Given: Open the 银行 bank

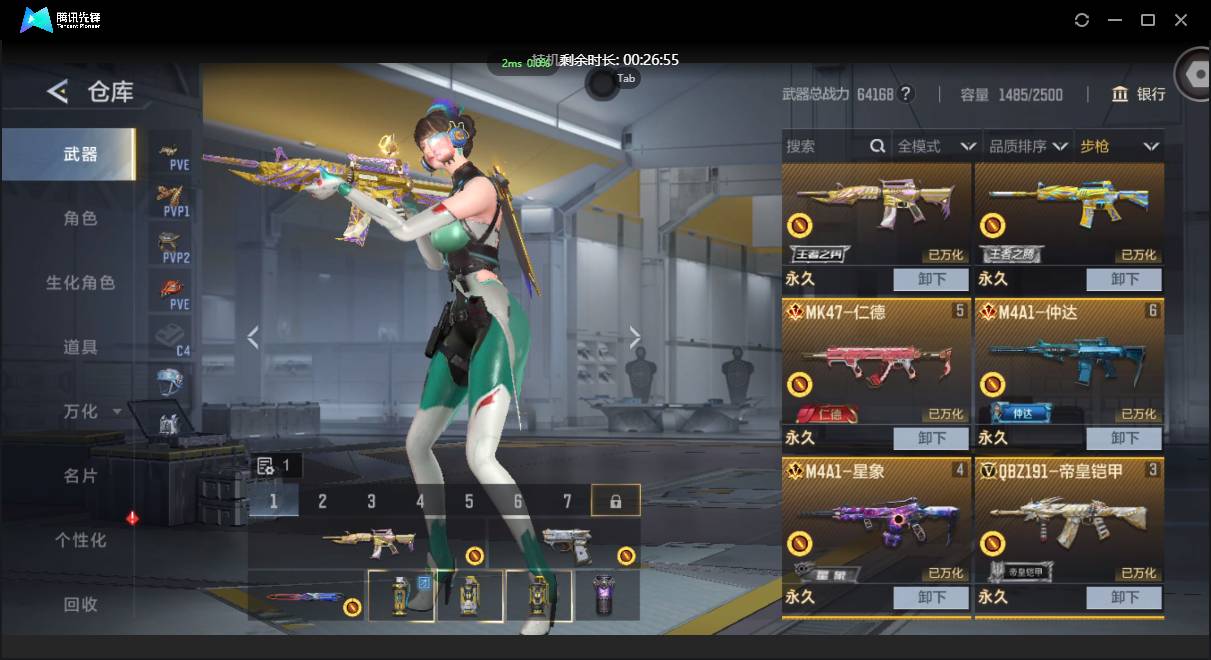Looking at the screenshot, I should click(x=1139, y=94).
